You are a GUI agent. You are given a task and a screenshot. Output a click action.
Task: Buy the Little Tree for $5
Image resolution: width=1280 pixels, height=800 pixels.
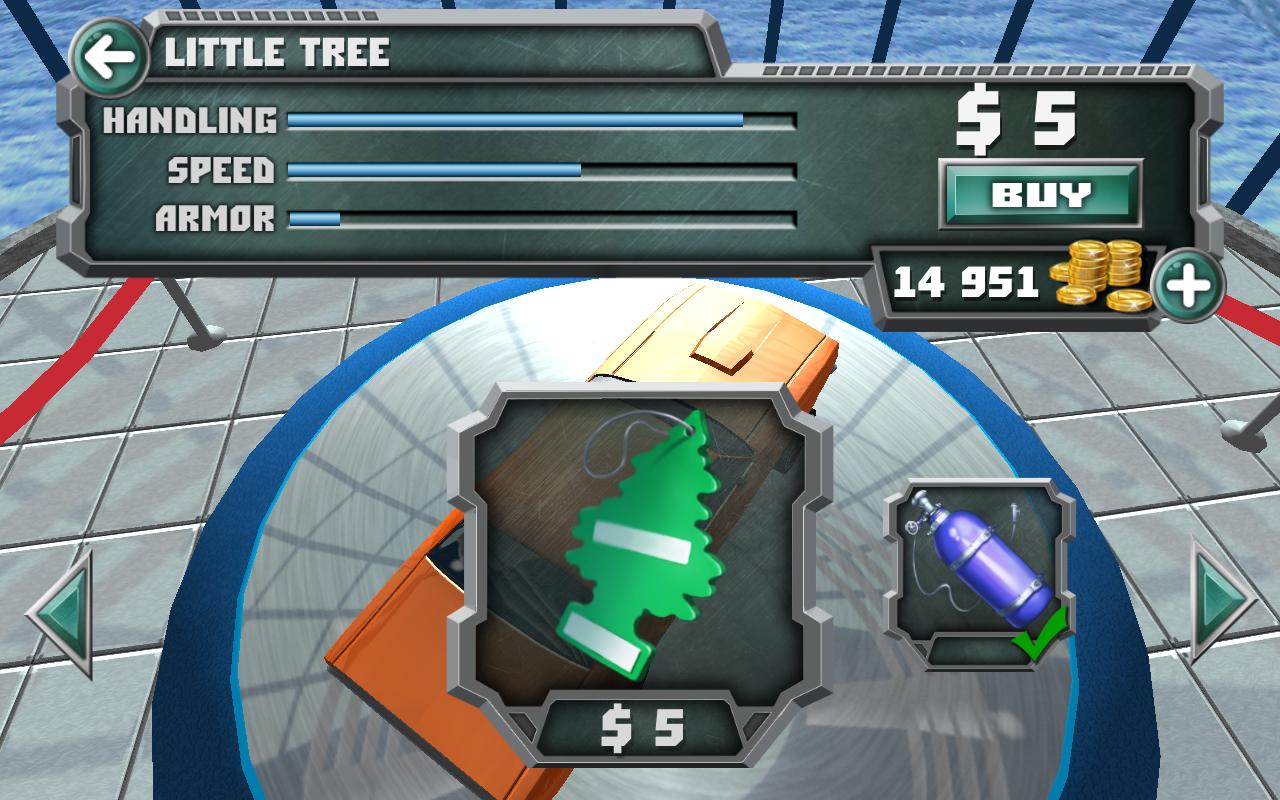pos(1040,194)
